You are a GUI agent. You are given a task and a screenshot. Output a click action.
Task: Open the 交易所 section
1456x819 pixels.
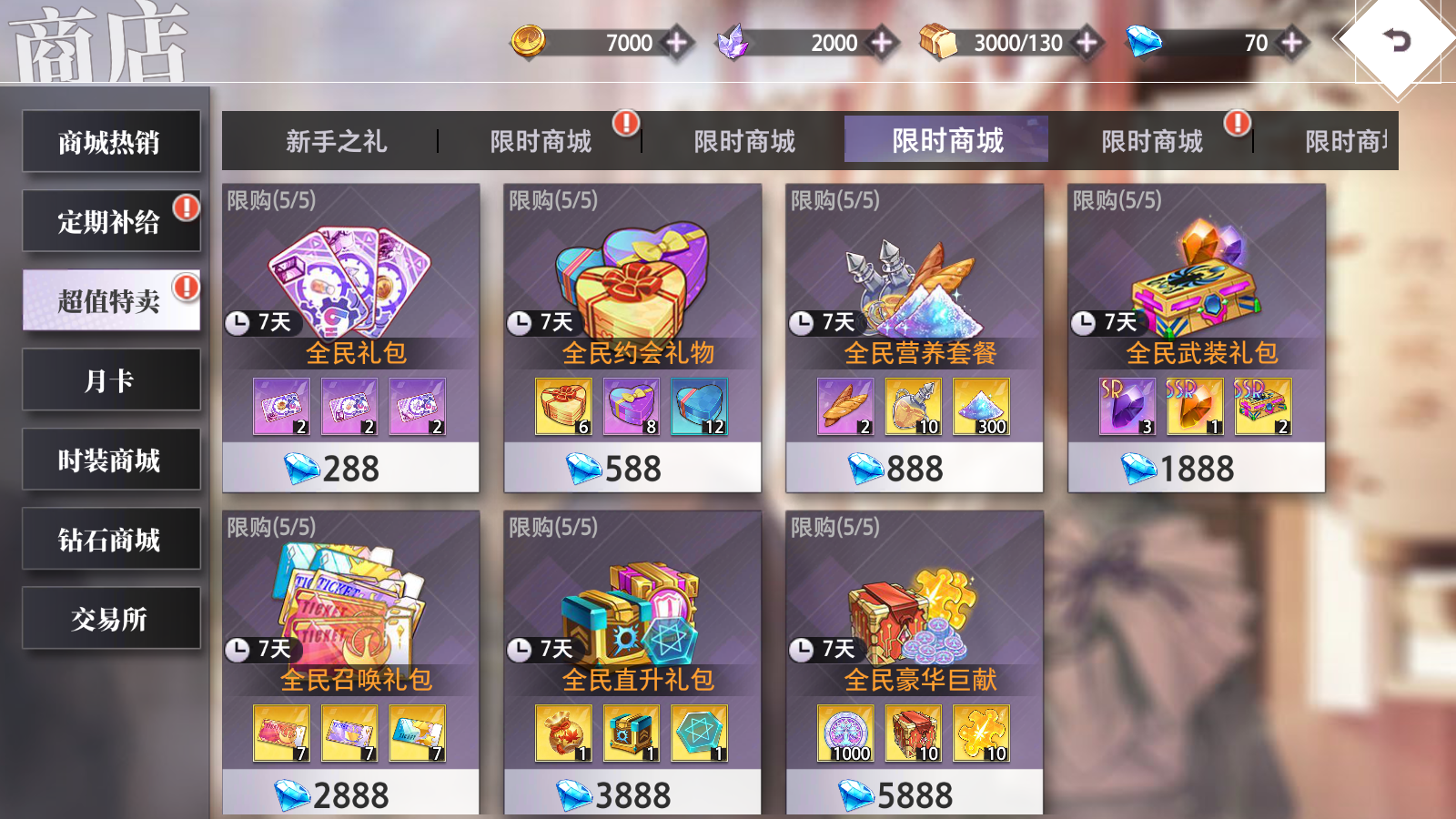click(111, 618)
